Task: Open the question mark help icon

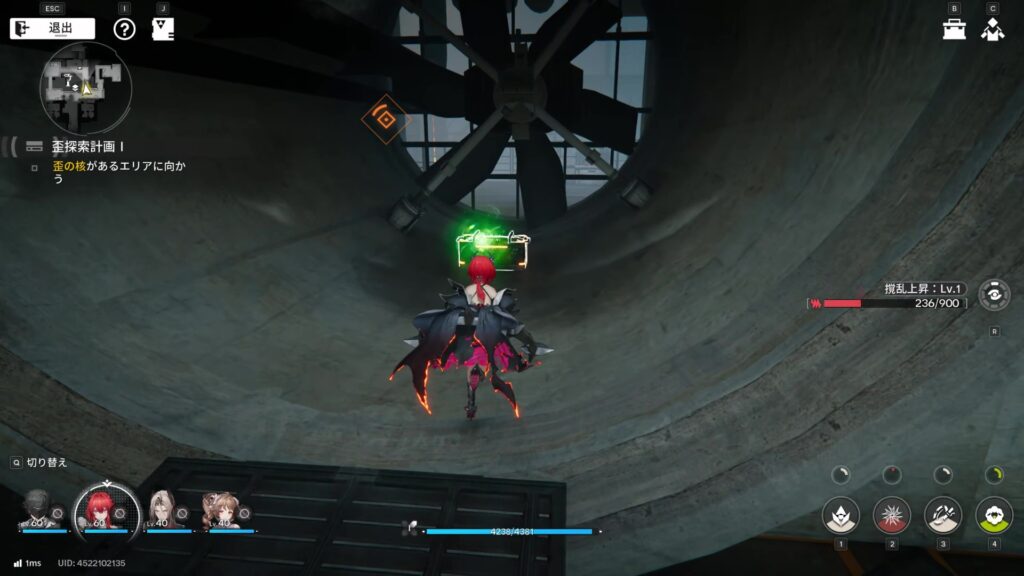Action: (124, 28)
